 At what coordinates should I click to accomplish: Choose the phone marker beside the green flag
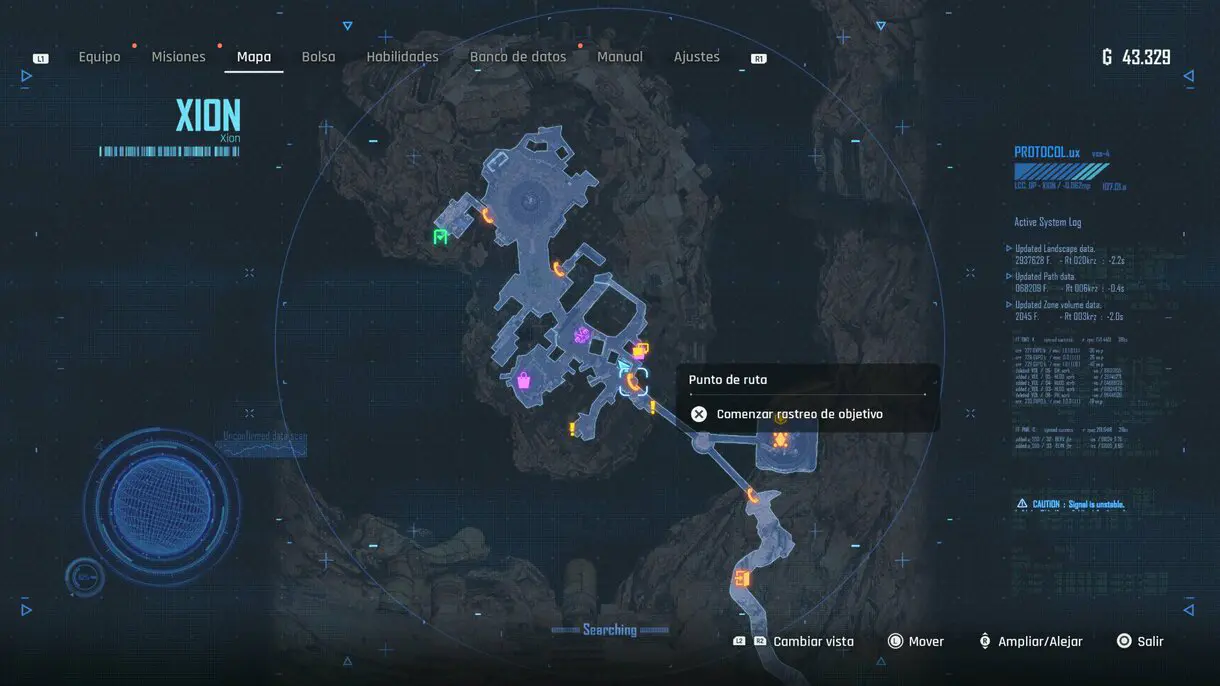click(488, 214)
